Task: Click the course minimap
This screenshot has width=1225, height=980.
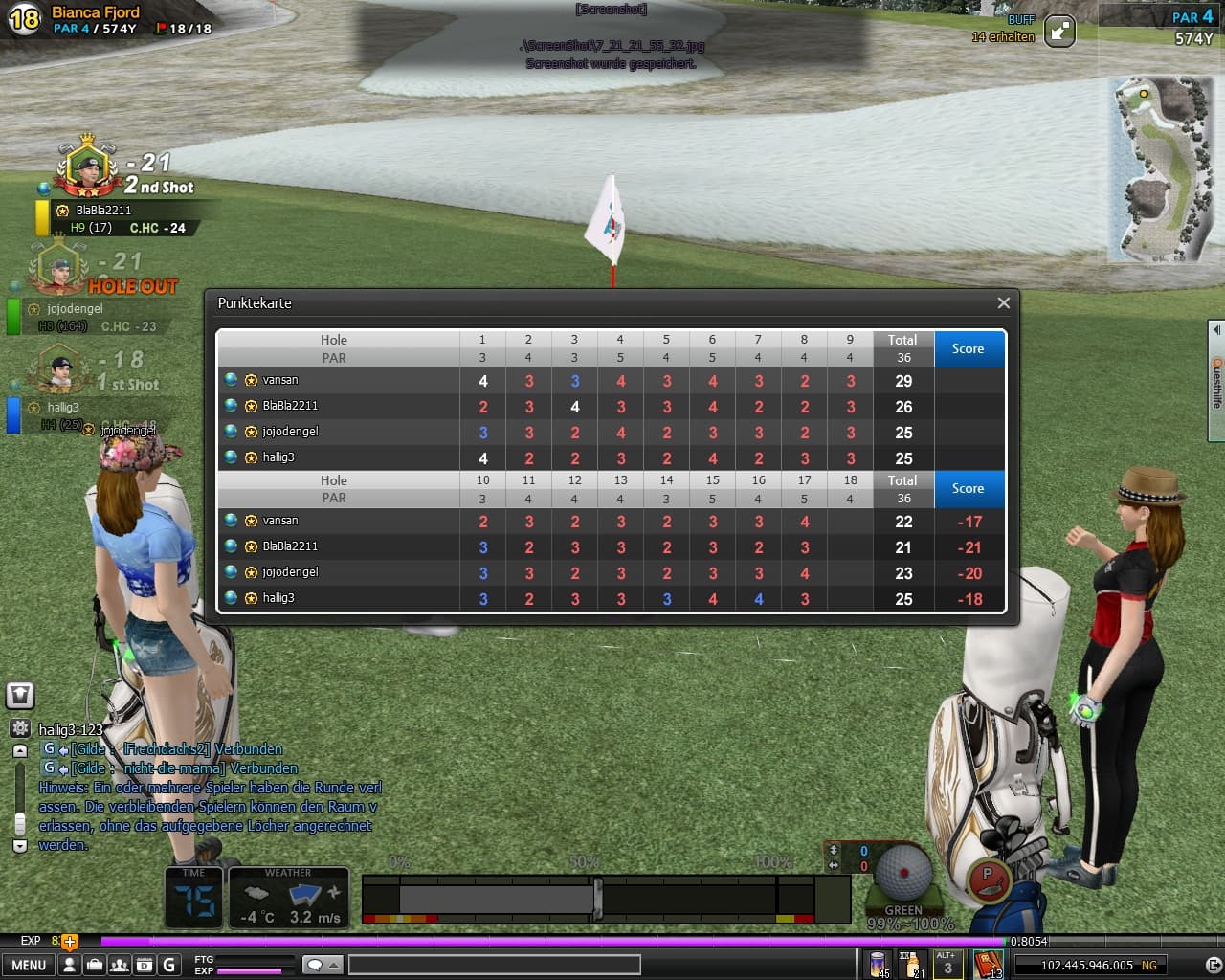Action: point(1158,169)
